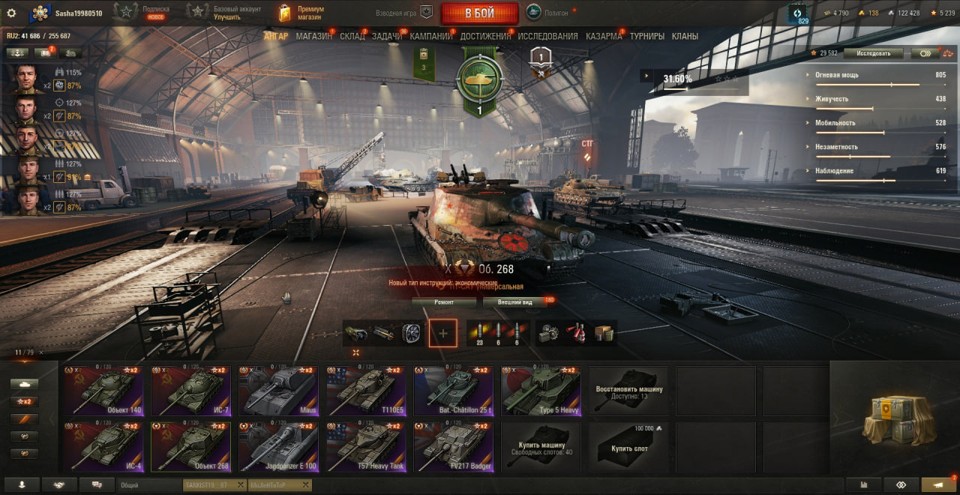Open the settings gear menu
This screenshot has width=960, height=495.
(x=12, y=13)
